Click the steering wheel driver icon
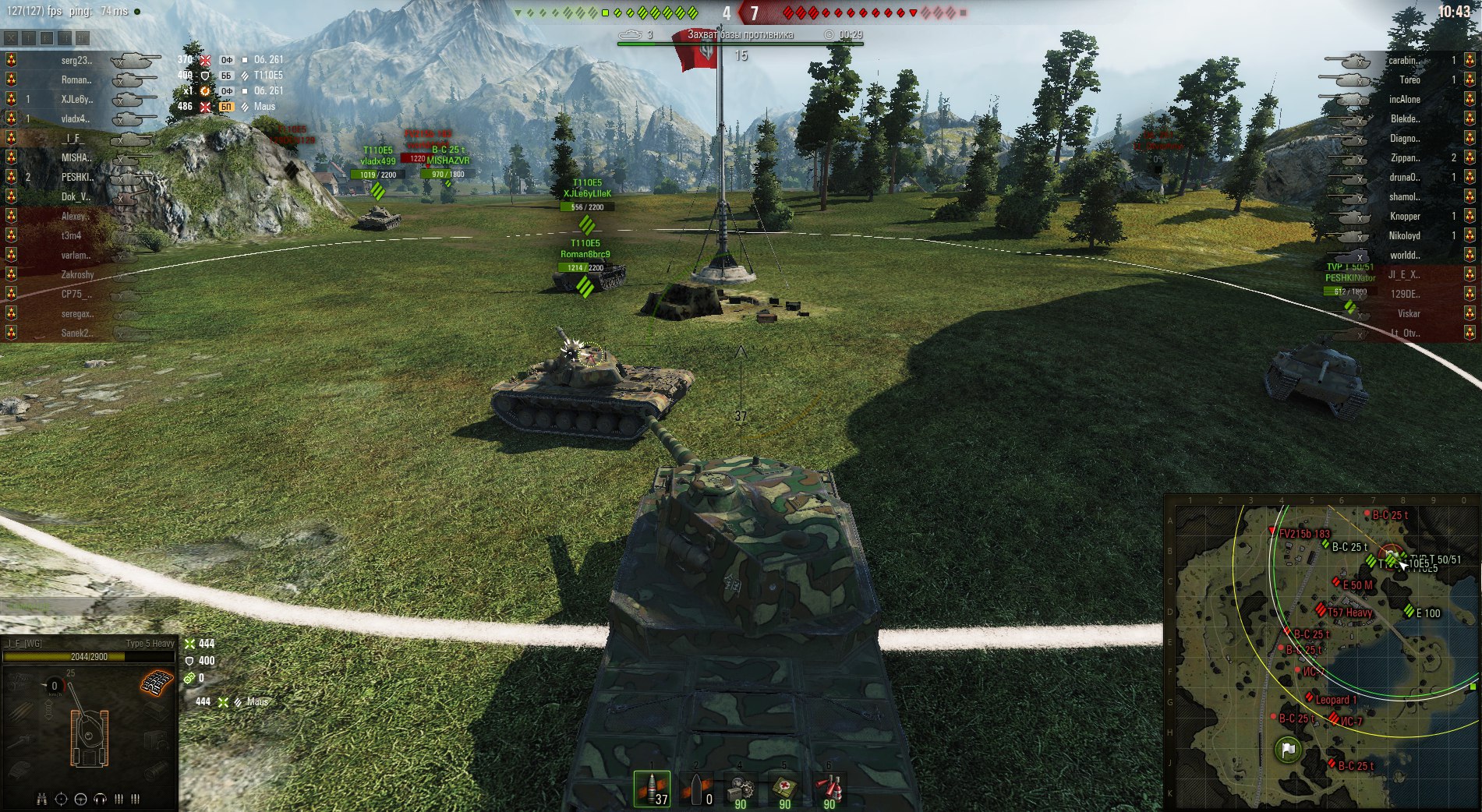 click(81, 799)
